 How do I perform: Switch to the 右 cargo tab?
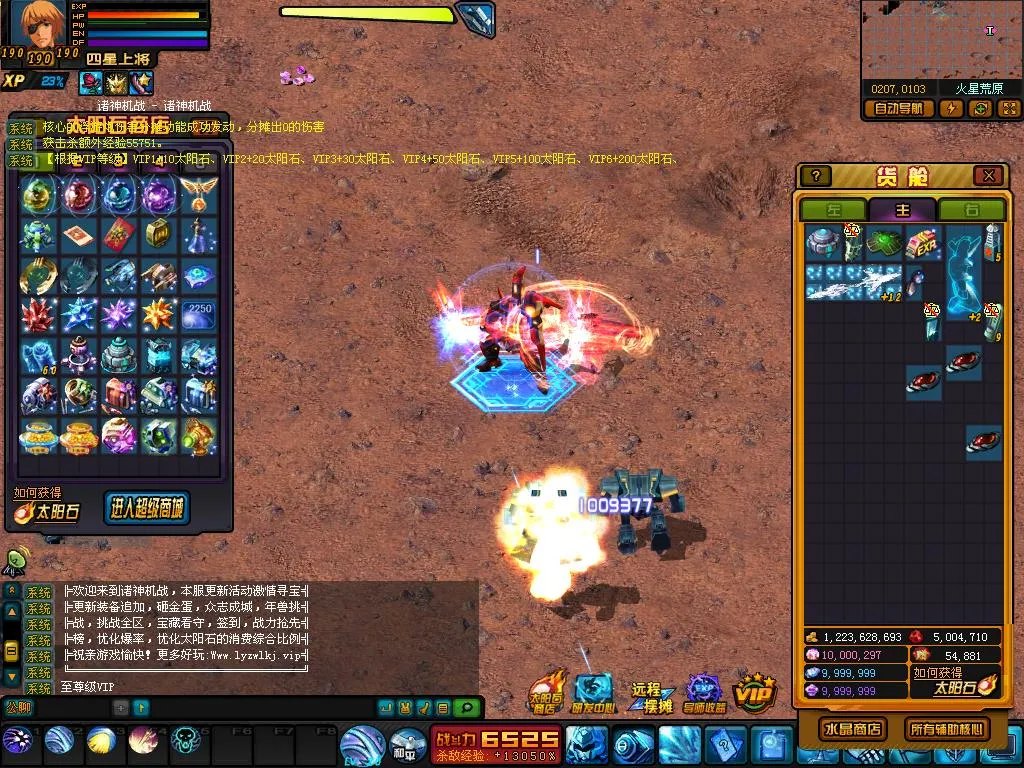pyautogui.click(x=971, y=210)
